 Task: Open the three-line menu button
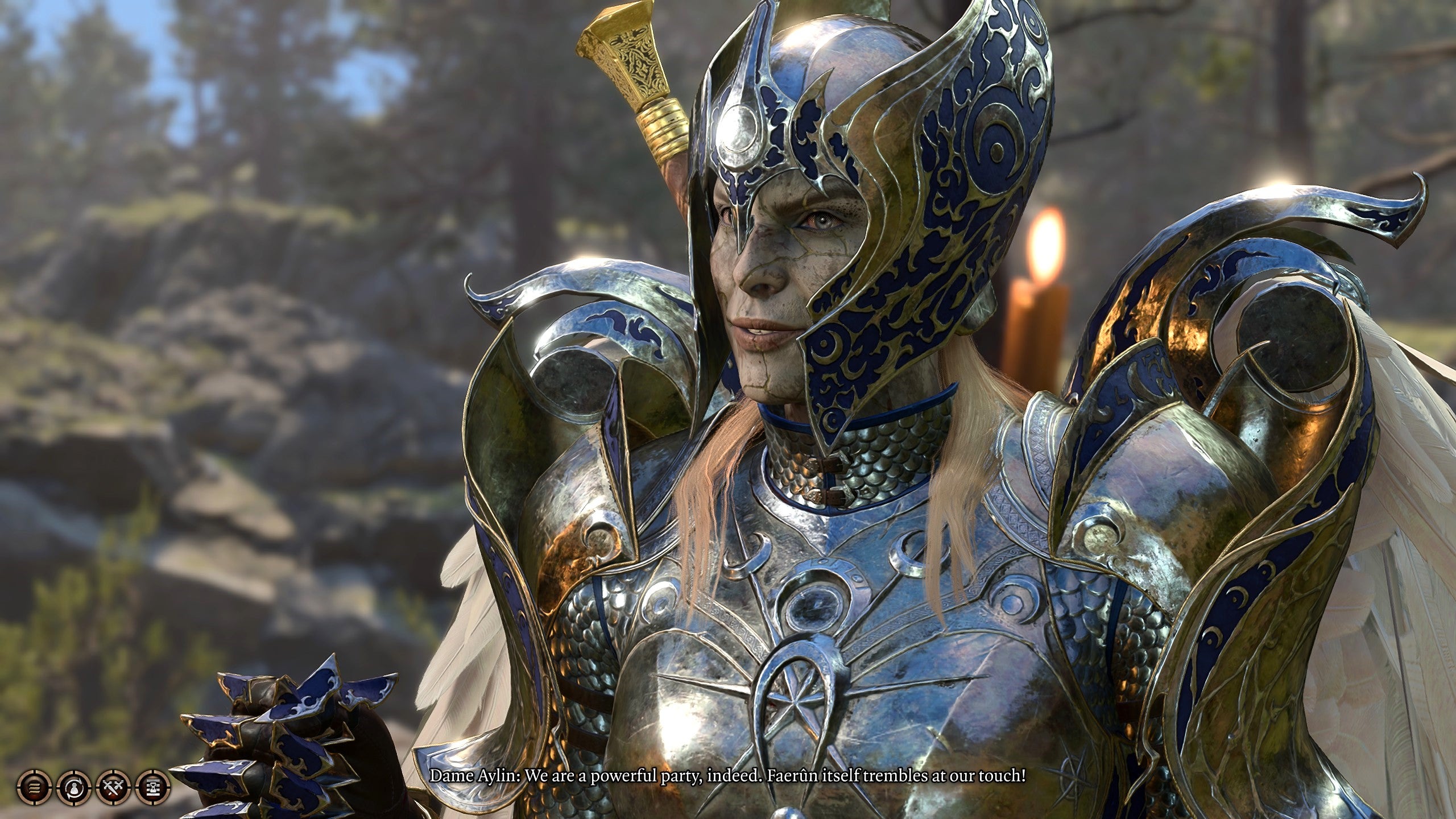35,787
